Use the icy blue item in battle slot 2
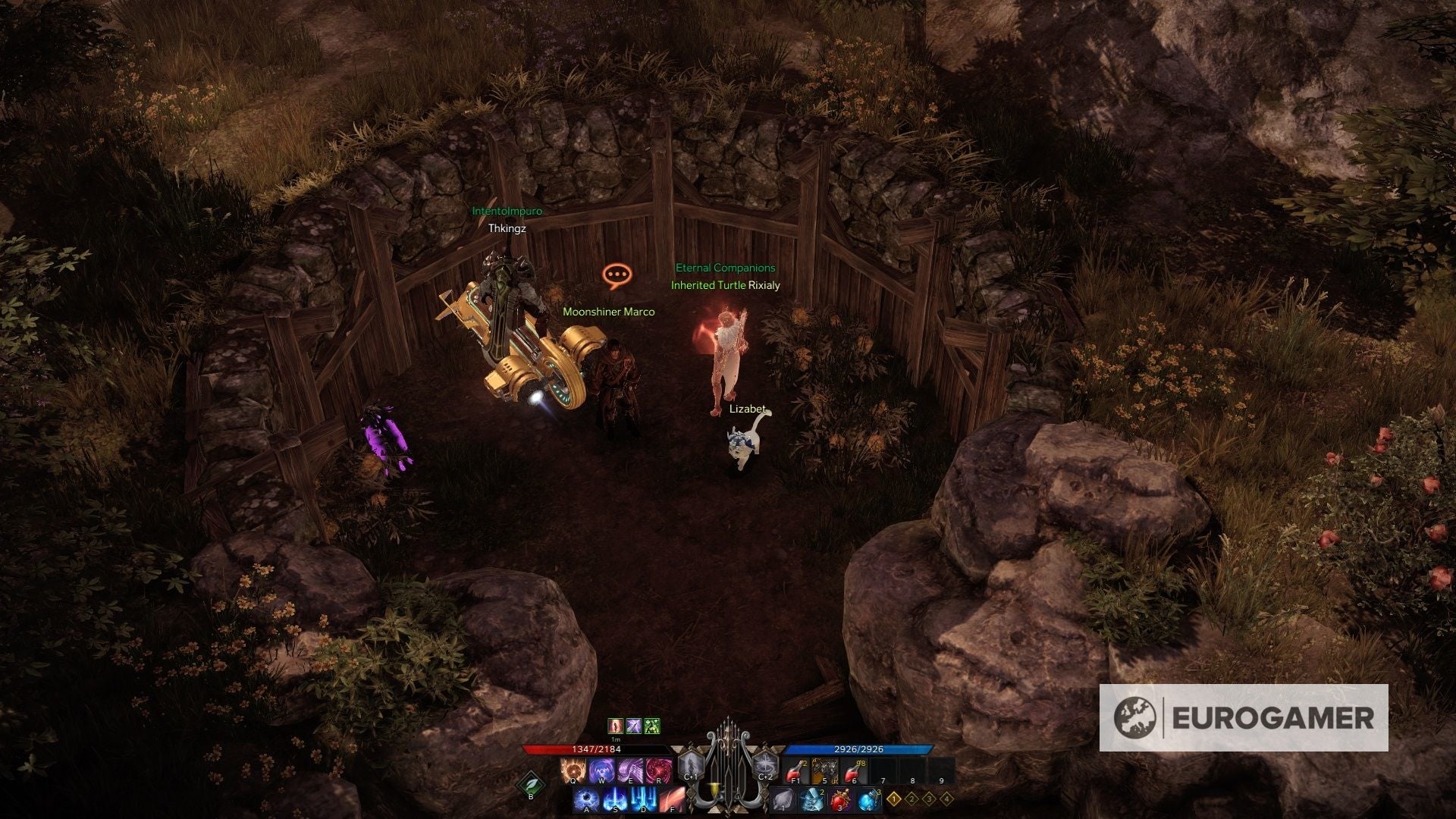 [811, 800]
